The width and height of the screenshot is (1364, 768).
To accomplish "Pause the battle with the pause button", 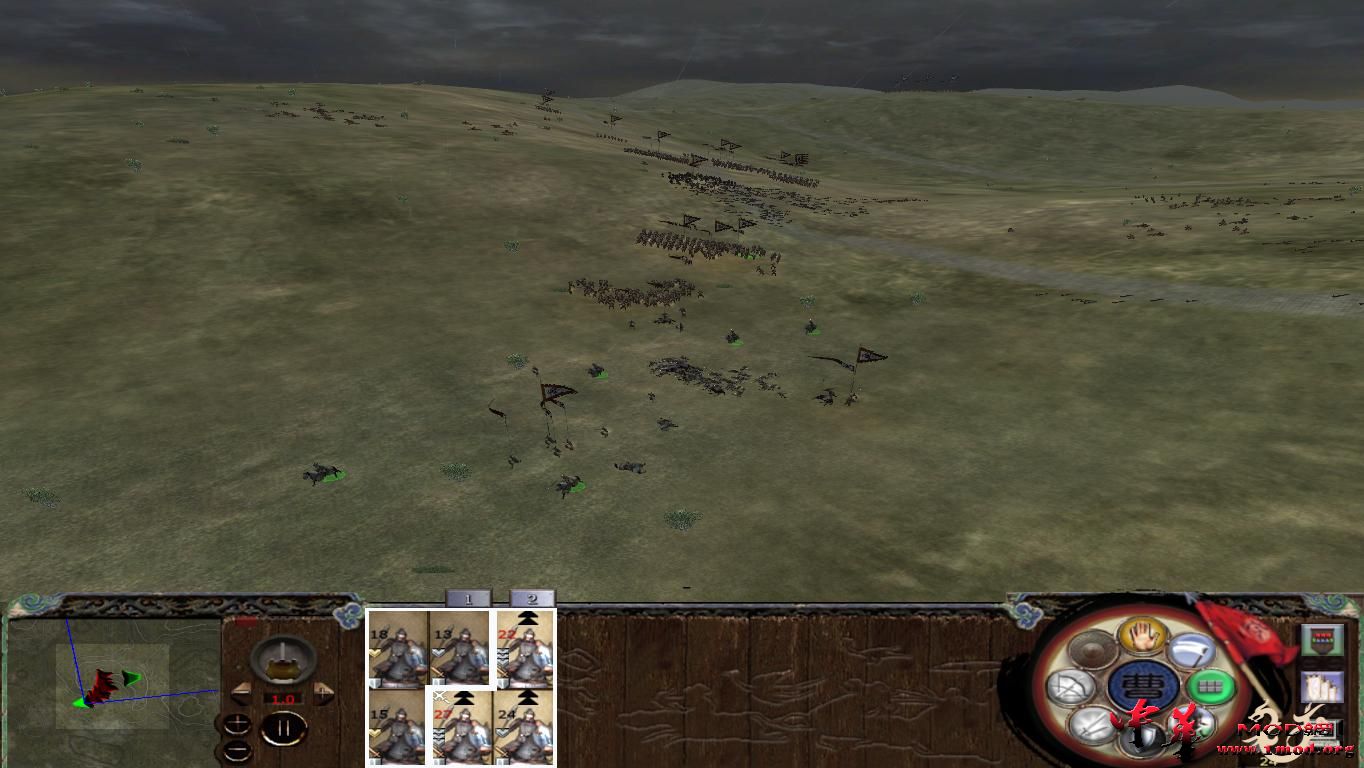I will point(283,729).
